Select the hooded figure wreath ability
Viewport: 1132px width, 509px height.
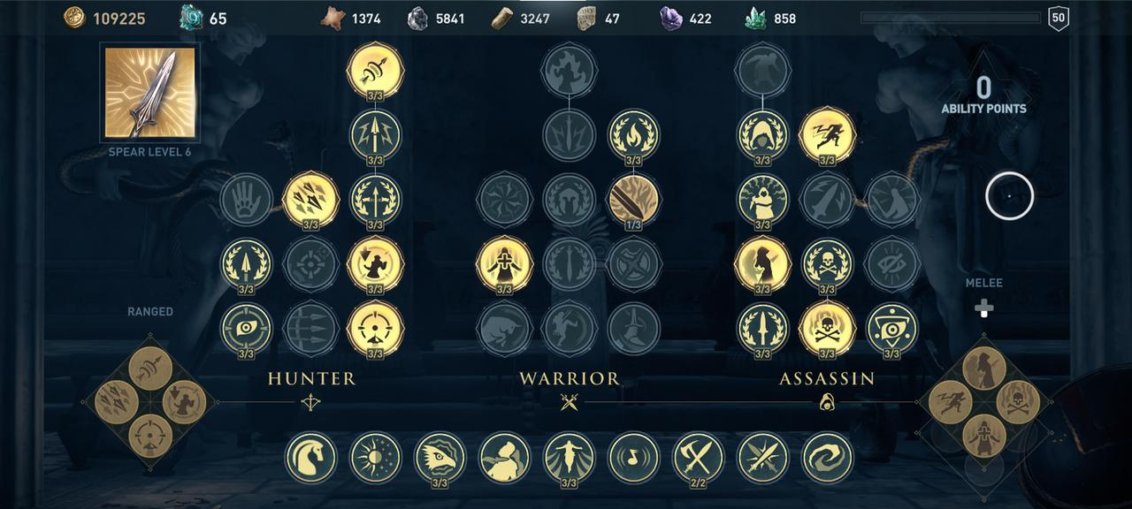[763, 135]
